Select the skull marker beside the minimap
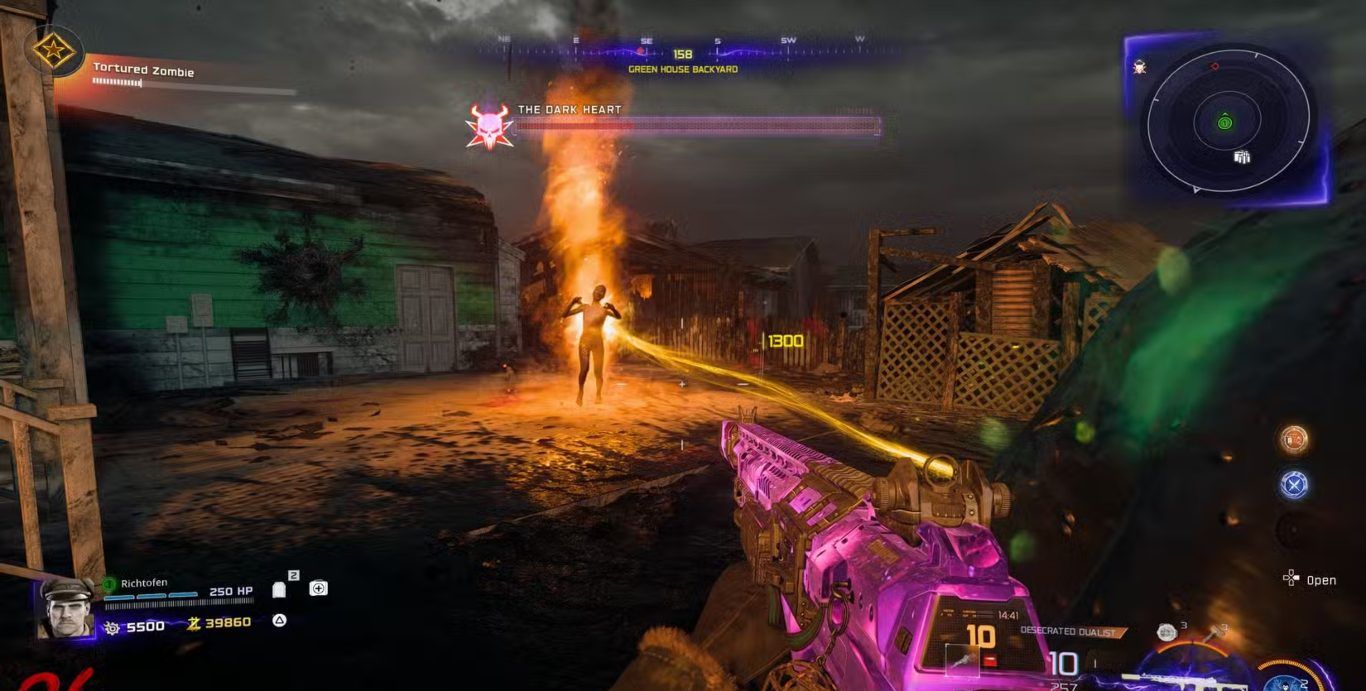The image size is (1366, 691). point(1139,68)
